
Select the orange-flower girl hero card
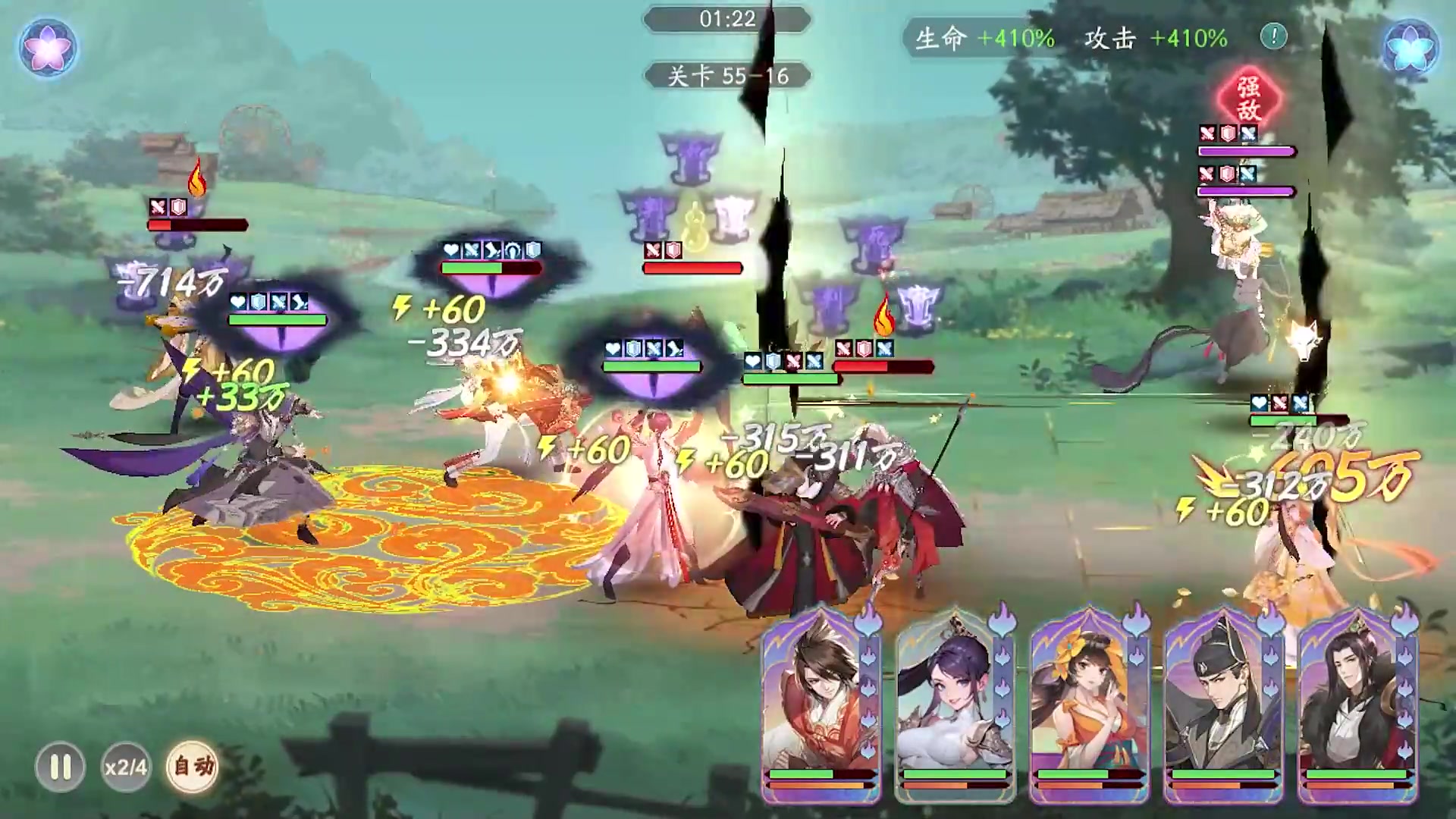coord(1089,701)
